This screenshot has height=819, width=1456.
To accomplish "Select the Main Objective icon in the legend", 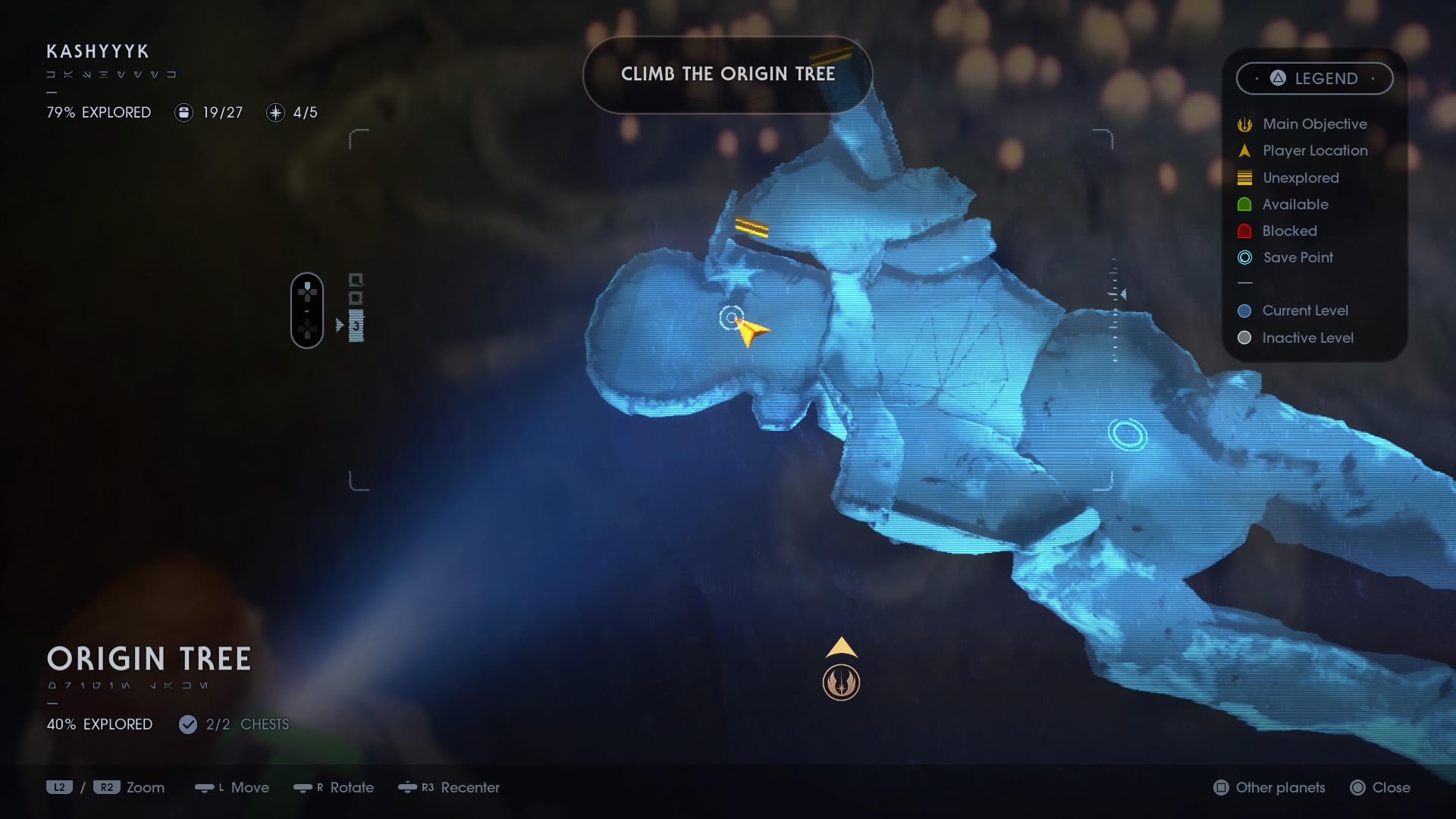I will coord(1244,124).
